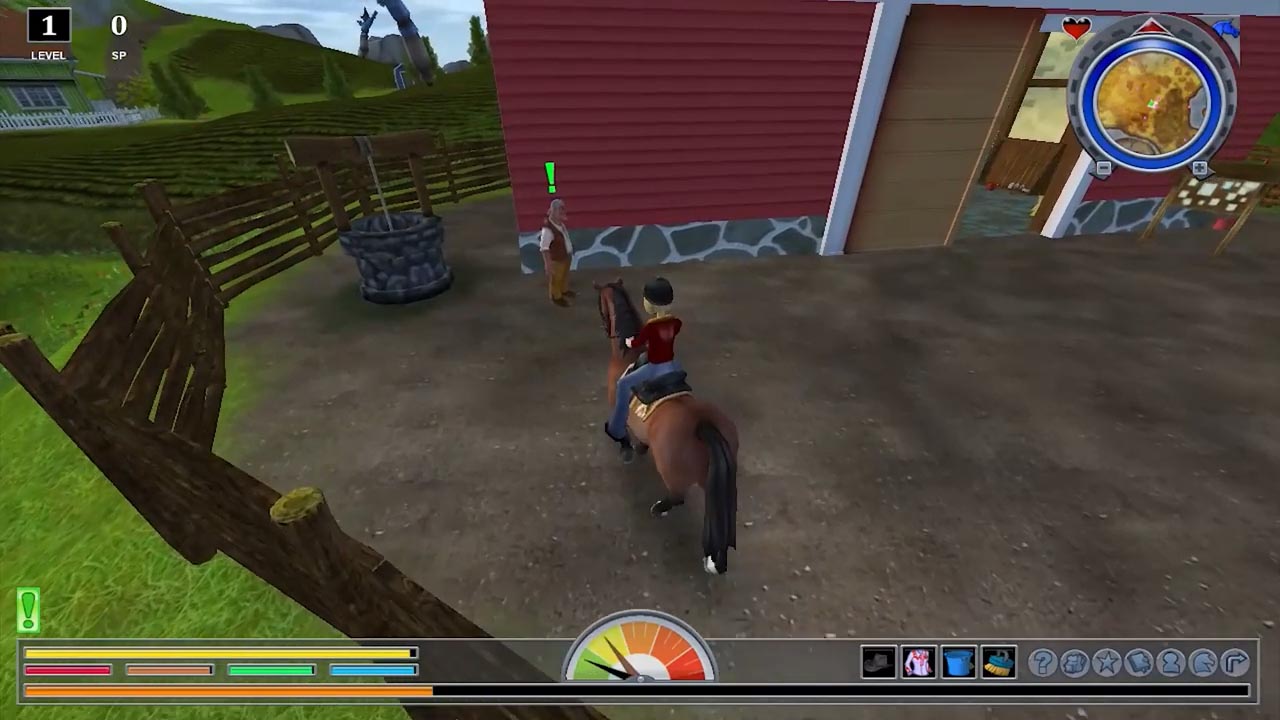Screen dimensions: 1280x720
Task: Select the grooming brush item slot
Action: (x=997, y=662)
